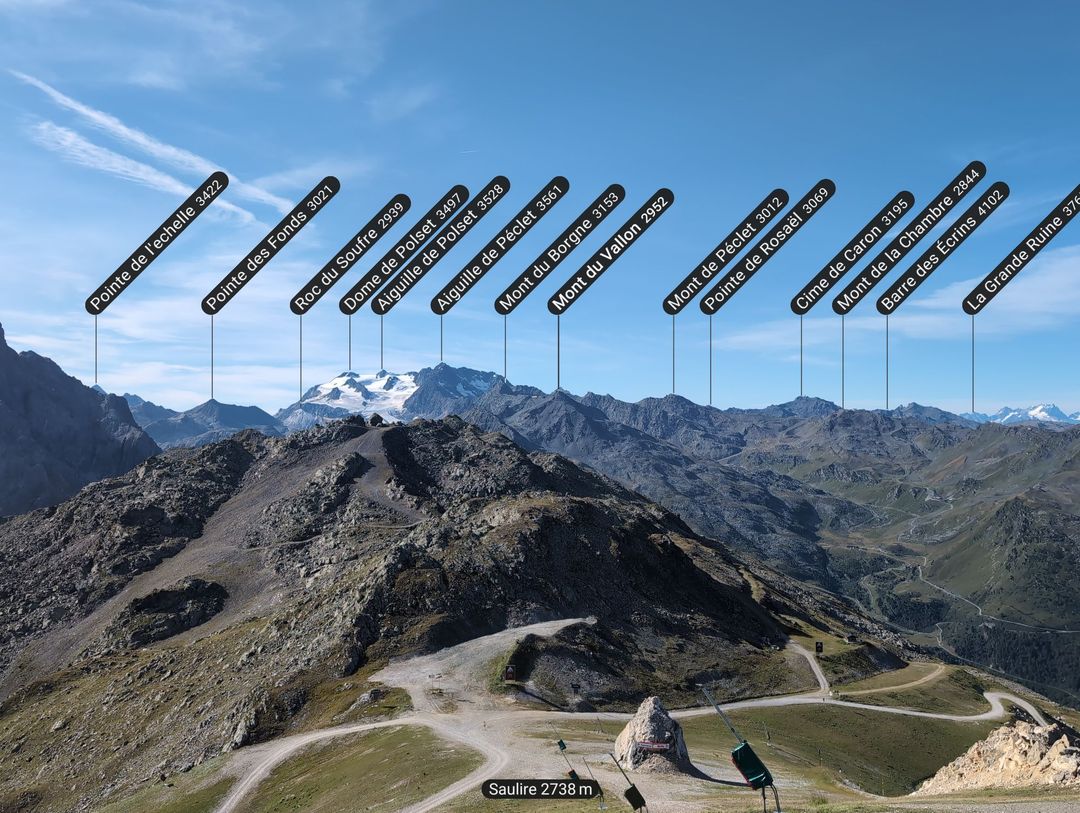Image resolution: width=1080 pixels, height=813 pixels.
Task: Choose the Pointe de Rosaël peak label
Action: (x=768, y=246)
